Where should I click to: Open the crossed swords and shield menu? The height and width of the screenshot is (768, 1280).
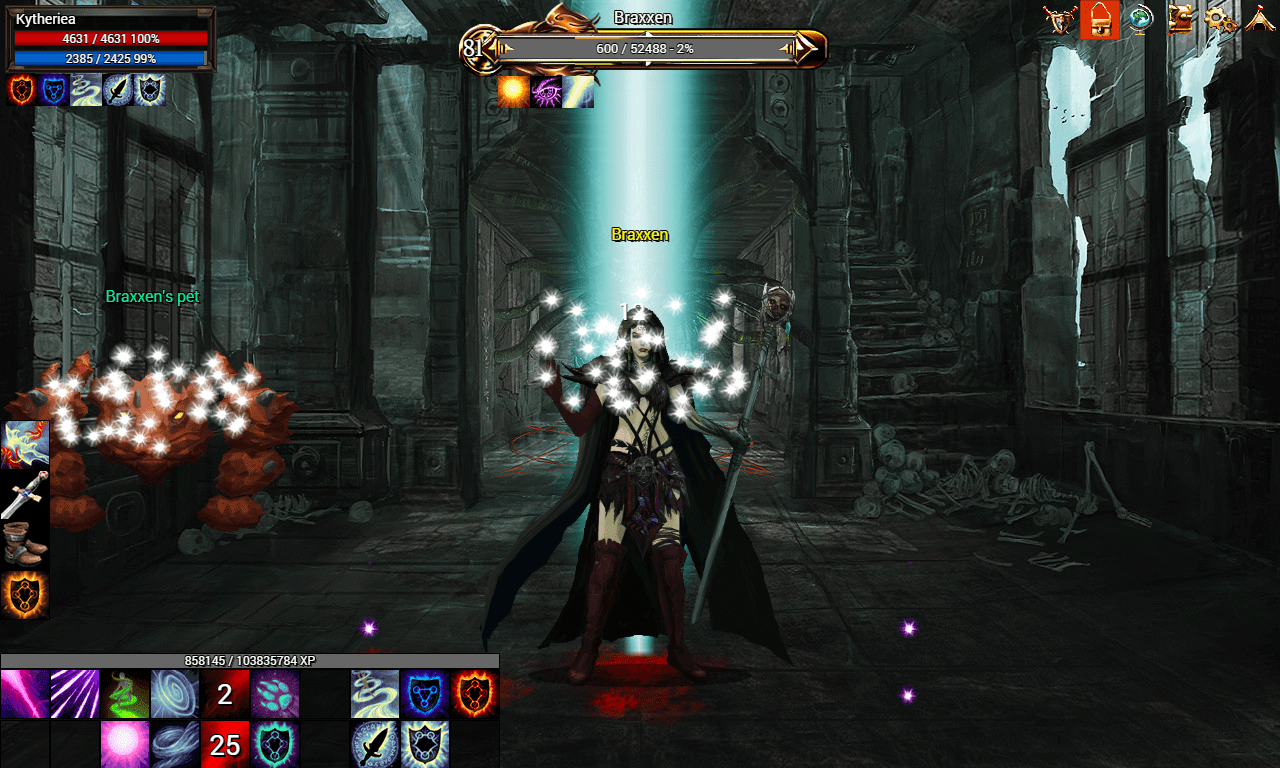coord(1060,19)
